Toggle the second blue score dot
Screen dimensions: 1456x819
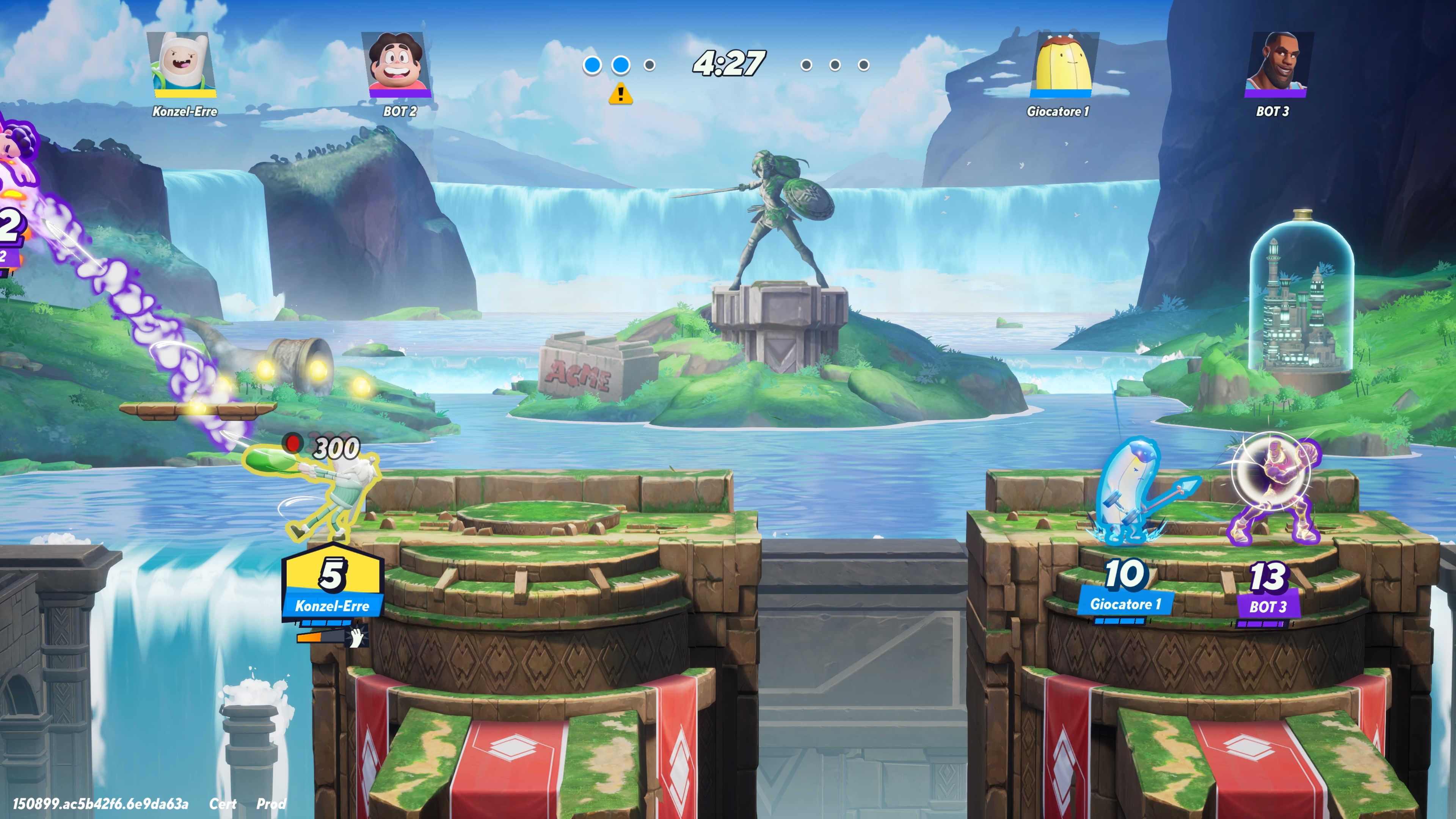(x=622, y=65)
